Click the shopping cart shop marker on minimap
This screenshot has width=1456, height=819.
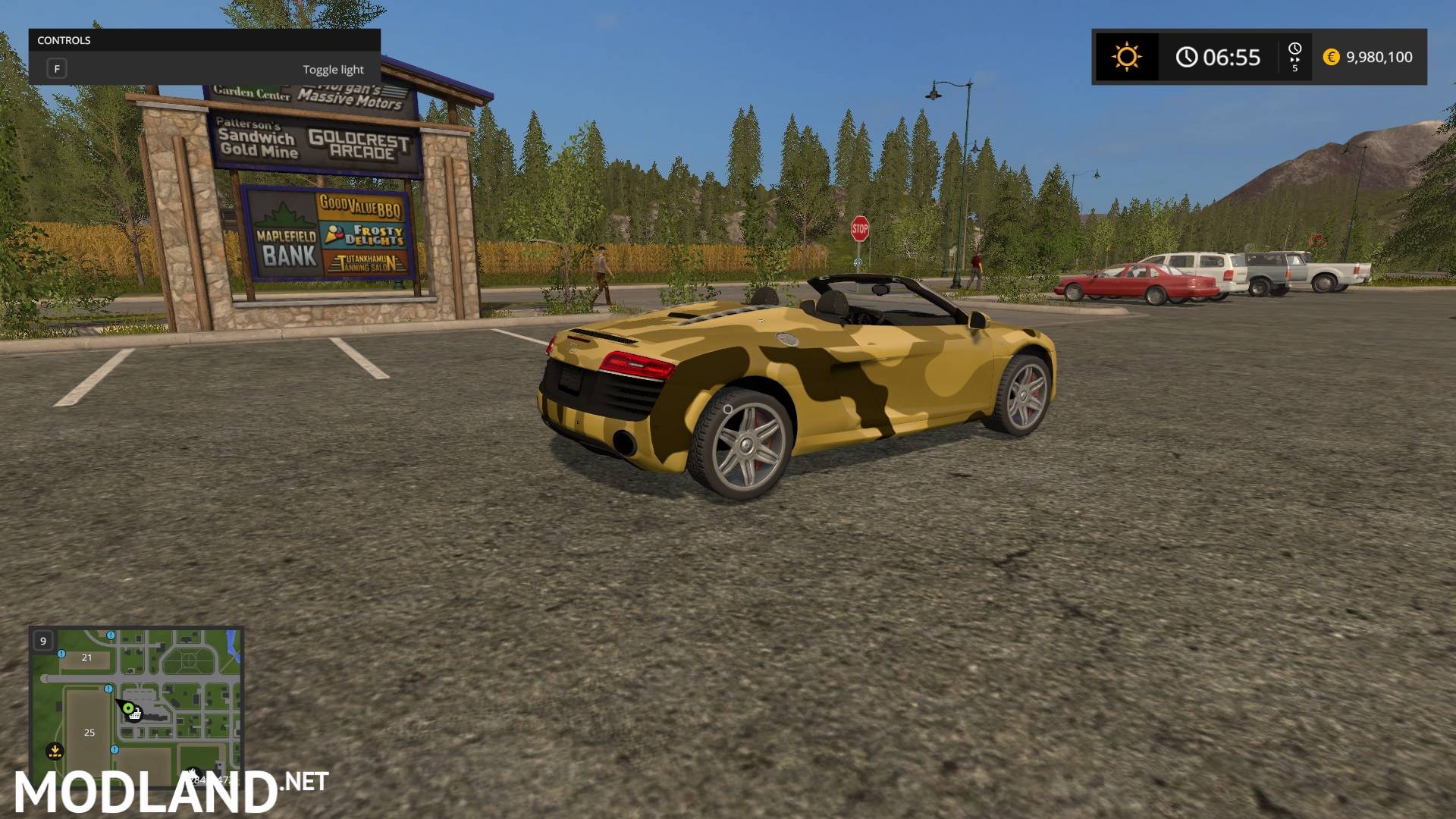pos(135,715)
